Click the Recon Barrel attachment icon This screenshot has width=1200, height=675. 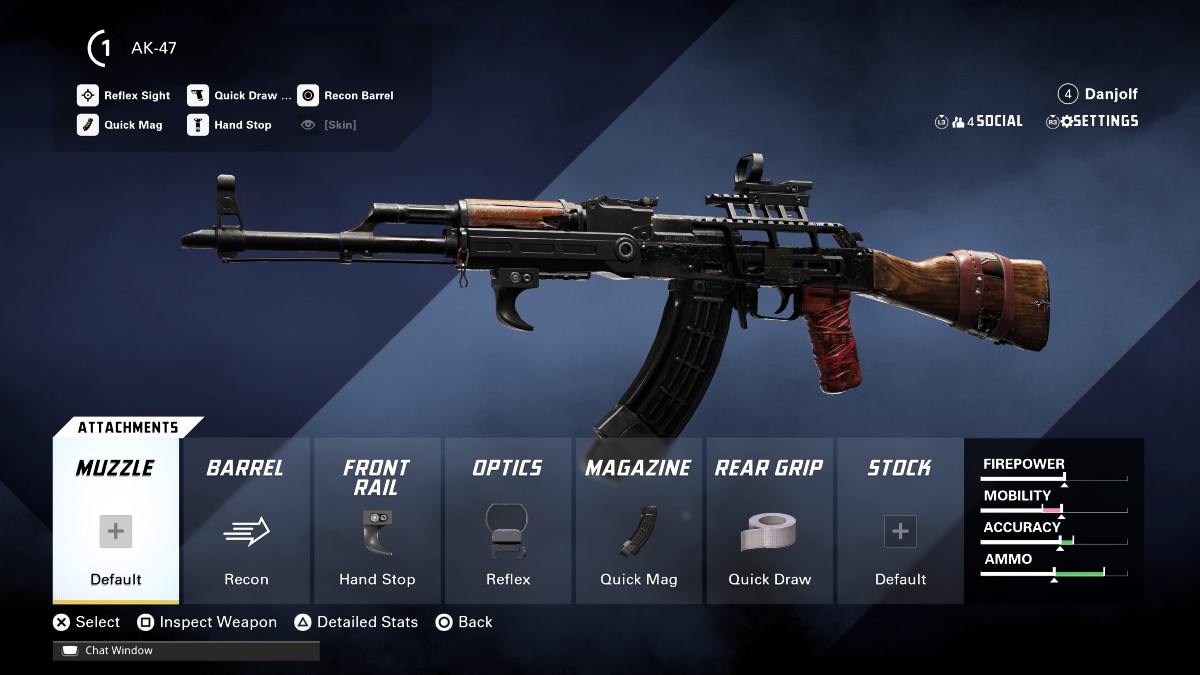pos(308,96)
